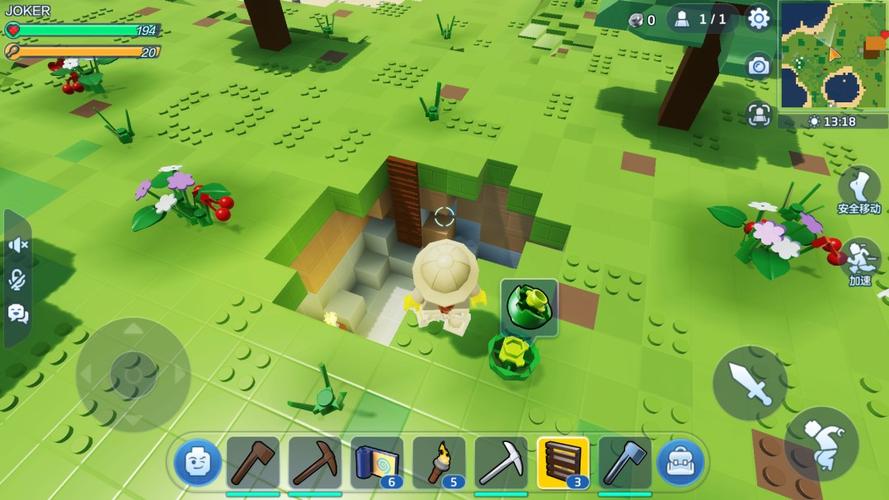
Task: Activate the 加速 sprint button
Action: pyautogui.click(x=859, y=262)
